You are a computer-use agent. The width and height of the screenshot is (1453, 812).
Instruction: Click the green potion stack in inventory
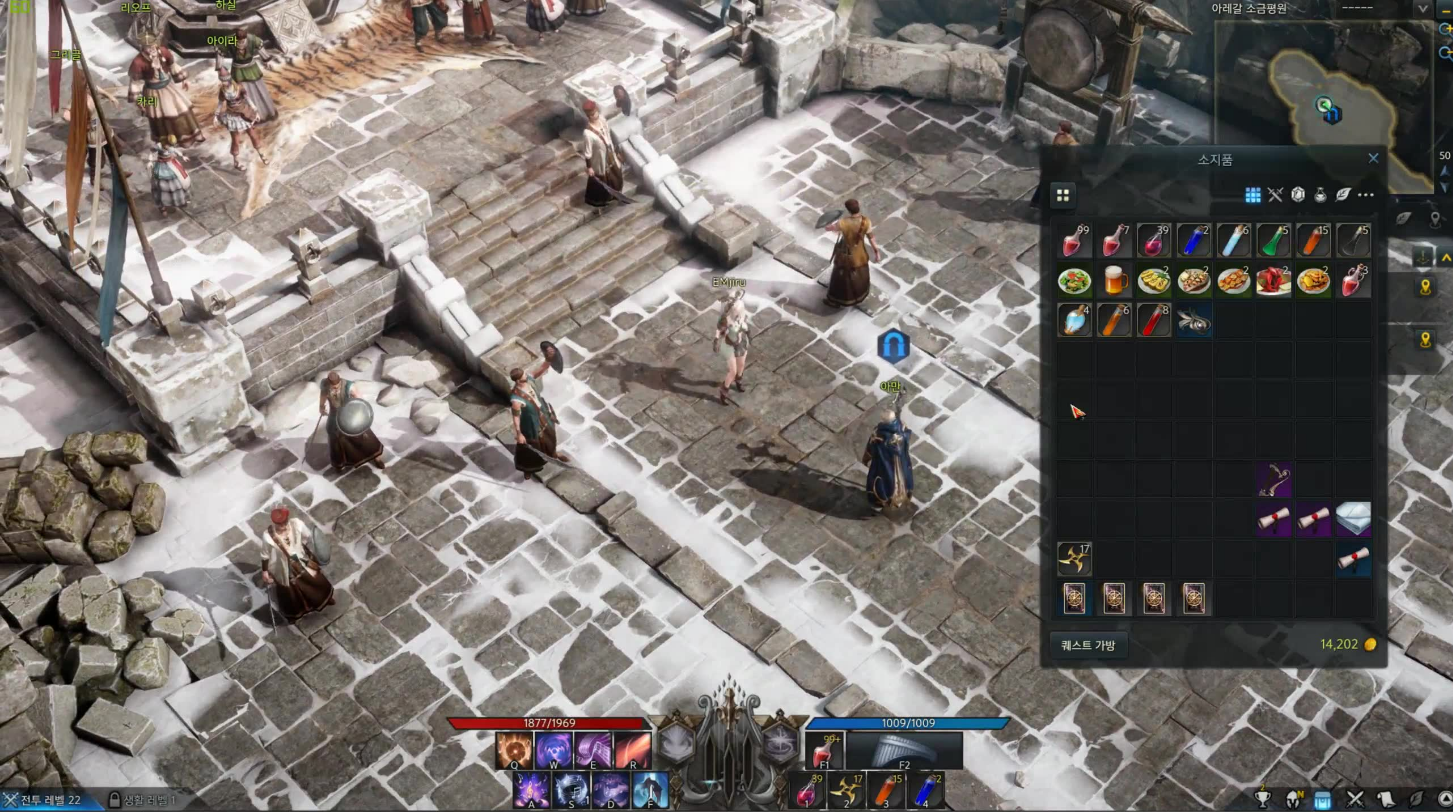coord(1273,241)
